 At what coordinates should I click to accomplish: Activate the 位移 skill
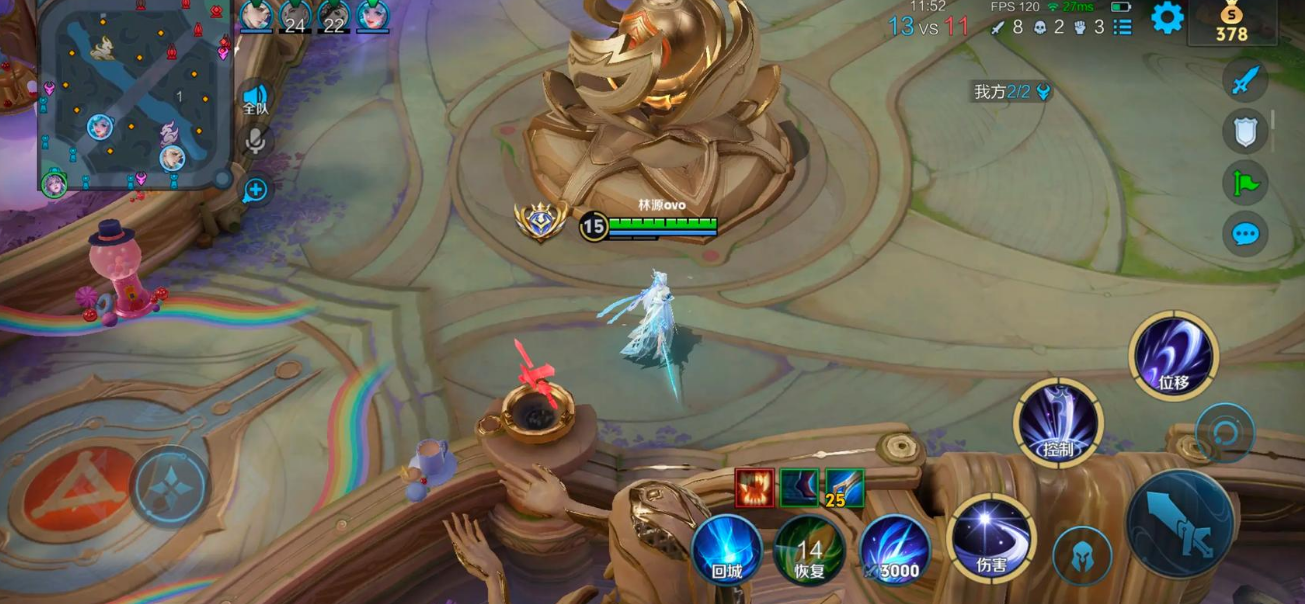[x=1173, y=356]
